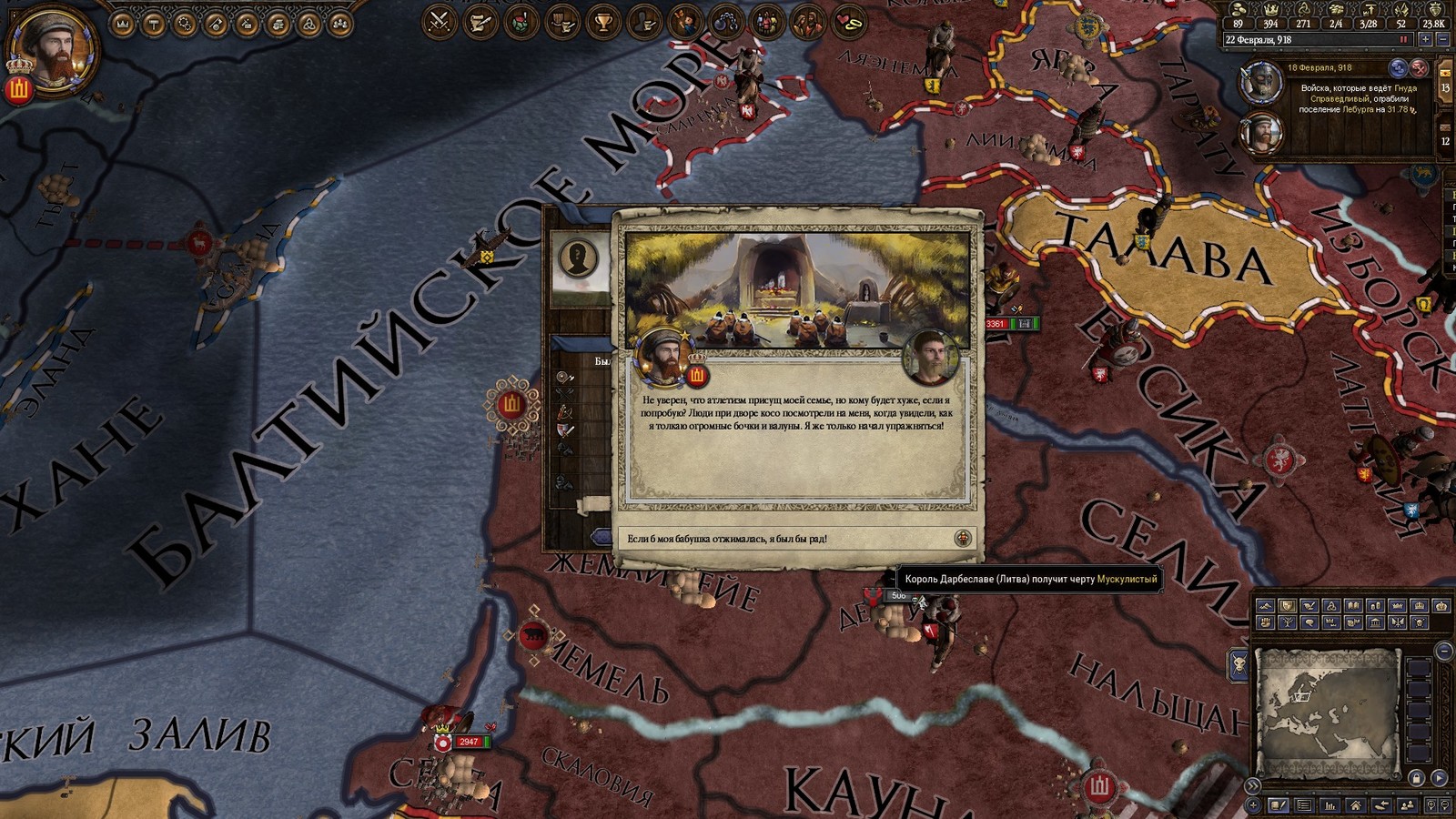Choose the grandmother push-ups event reply
Image resolution: width=1456 pixels, height=819 pixels.
(x=796, y=539)
